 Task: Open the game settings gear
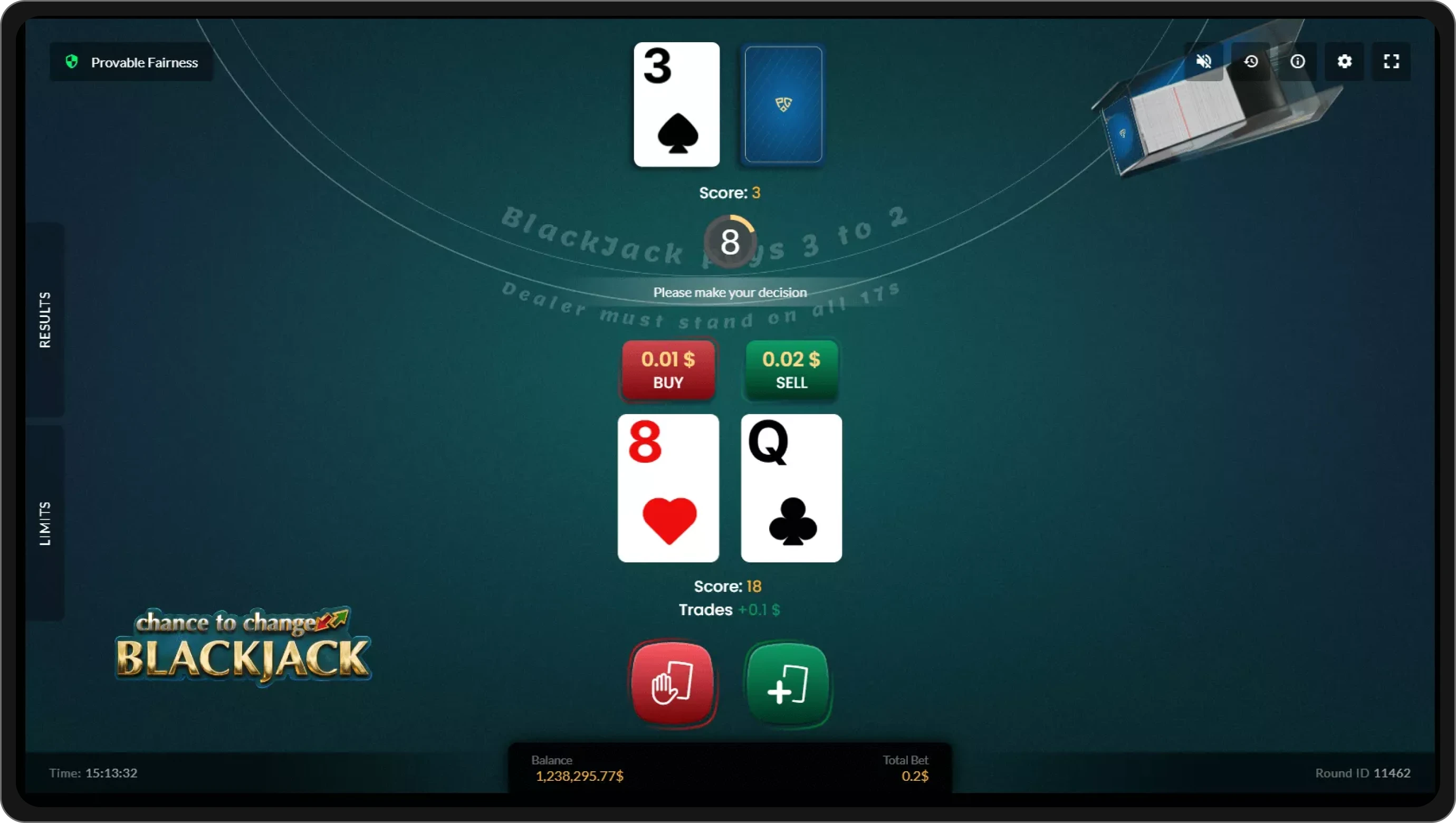[x=1345, y=61]
